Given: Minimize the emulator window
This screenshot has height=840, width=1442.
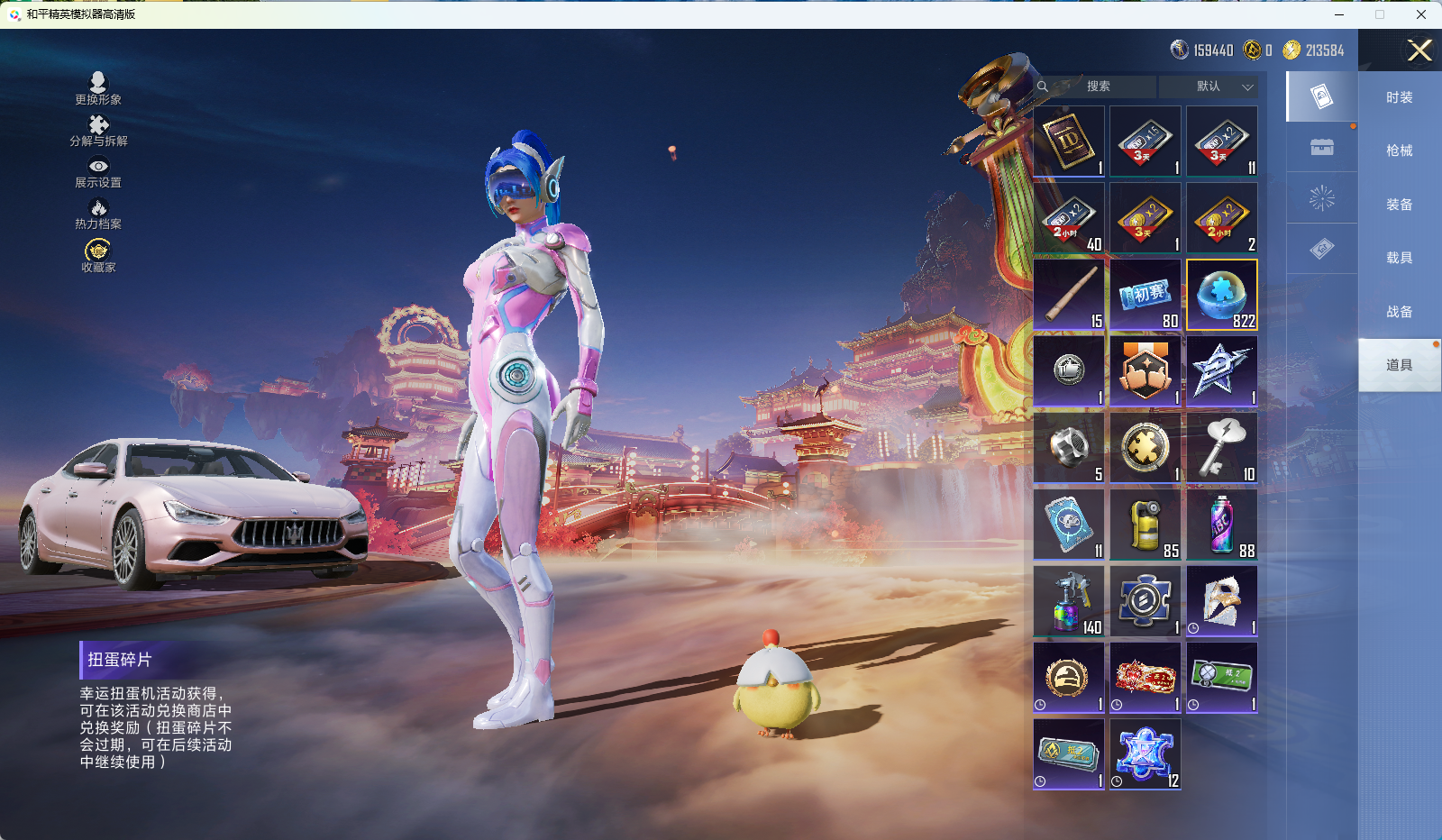Looking at the screenshot, I should 1338,14.
